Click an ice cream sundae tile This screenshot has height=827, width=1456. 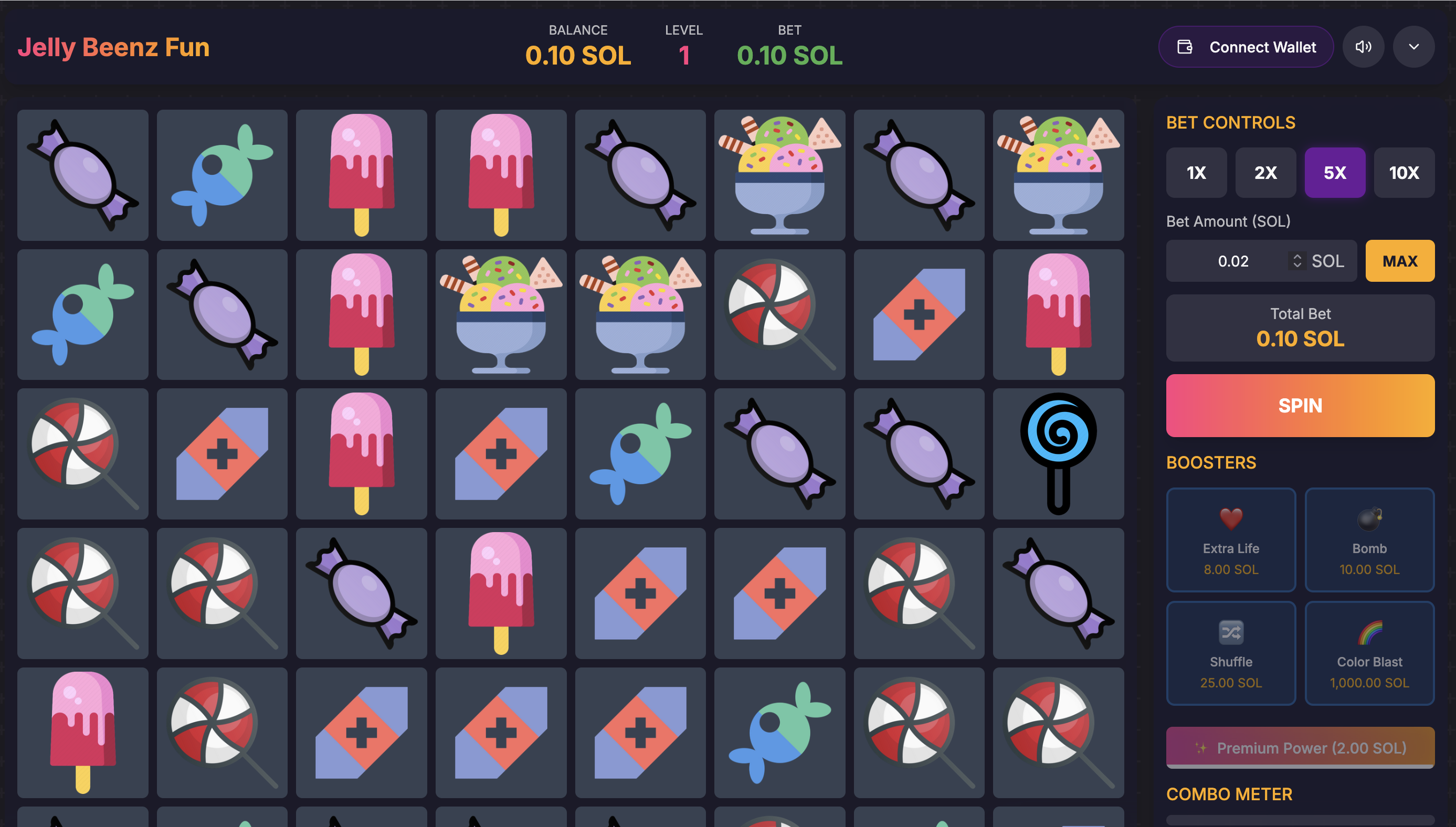[779, 175]
